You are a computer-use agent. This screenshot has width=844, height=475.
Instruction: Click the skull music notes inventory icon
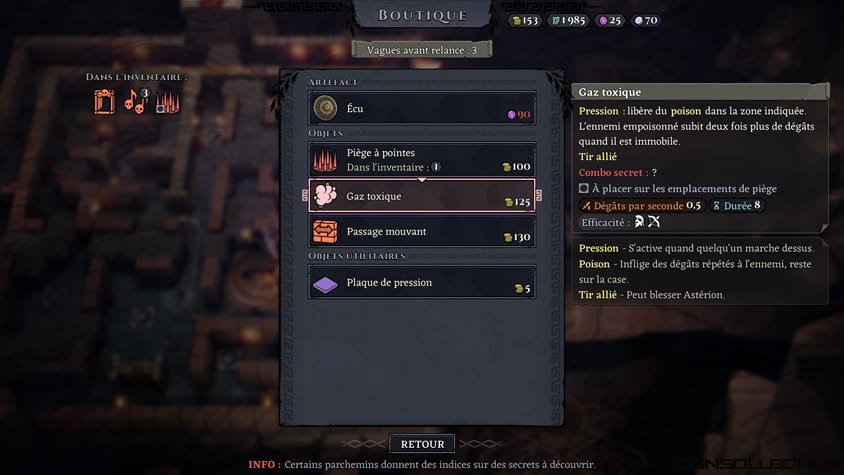point(135,100)
